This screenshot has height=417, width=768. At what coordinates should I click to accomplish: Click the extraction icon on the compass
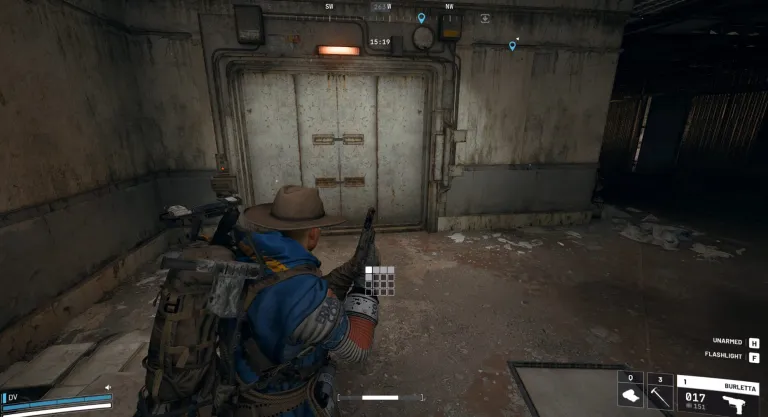click(x=485, y=18)
